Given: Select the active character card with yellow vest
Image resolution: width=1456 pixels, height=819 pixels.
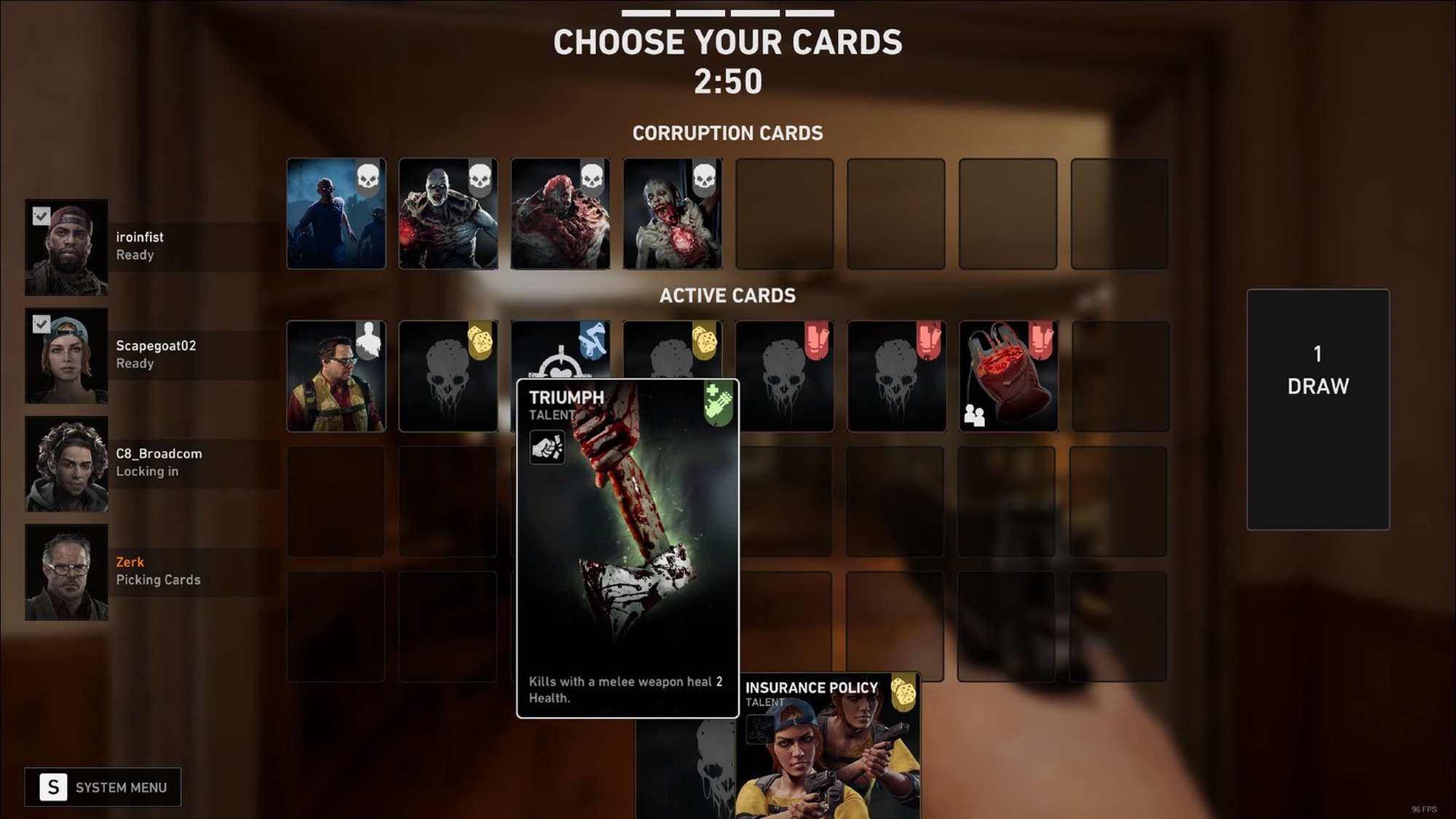Looking at the screenshot, I should [x=336, y=376].
